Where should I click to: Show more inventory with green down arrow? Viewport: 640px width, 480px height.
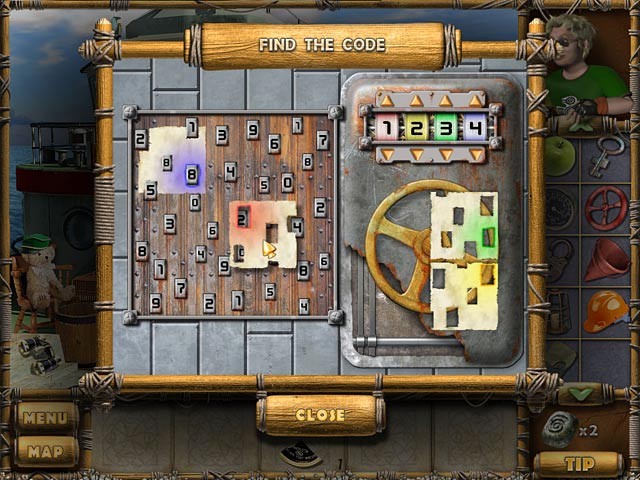[580, 393]
